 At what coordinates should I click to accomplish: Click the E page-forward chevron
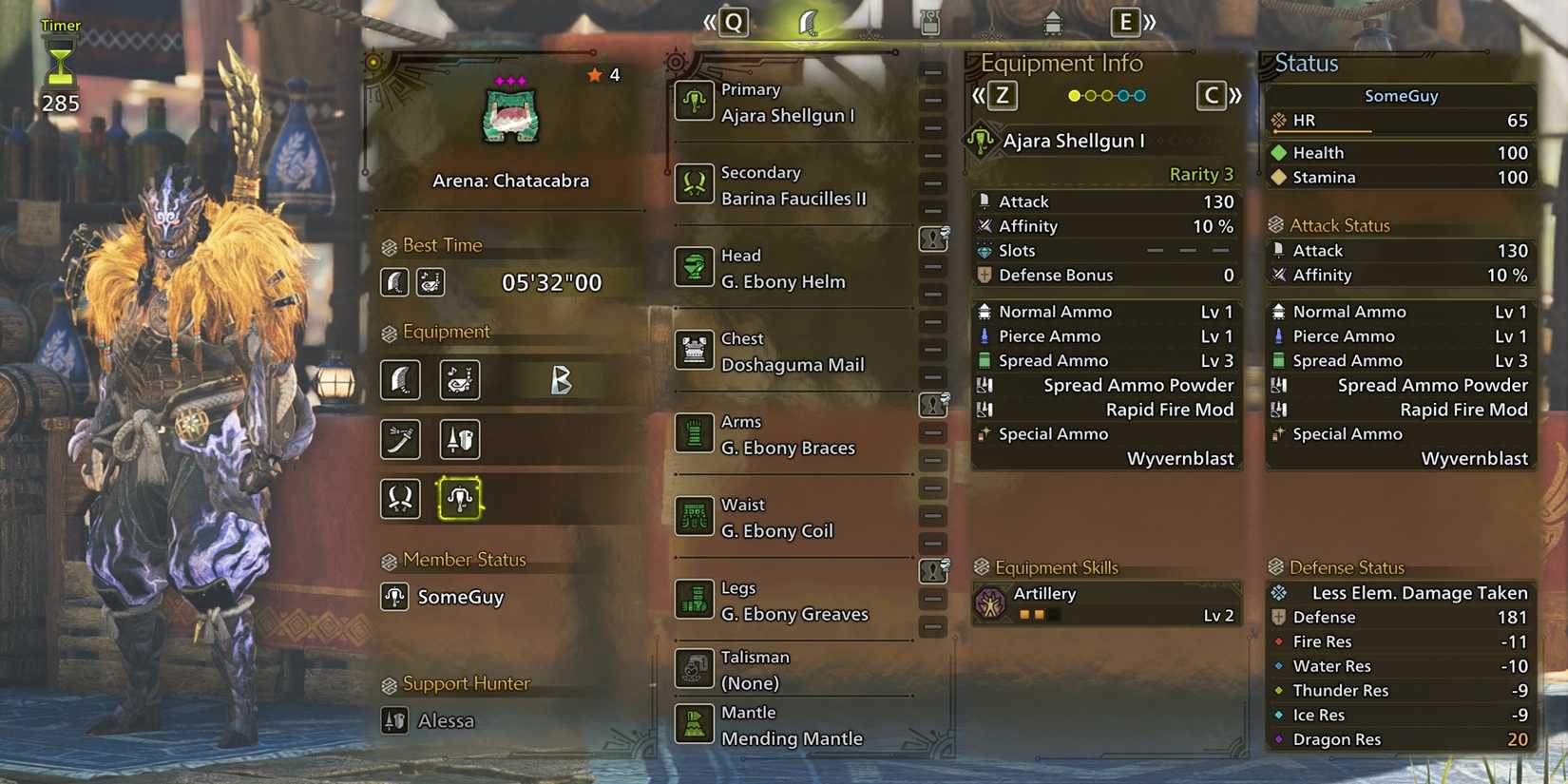point(1126,21)
